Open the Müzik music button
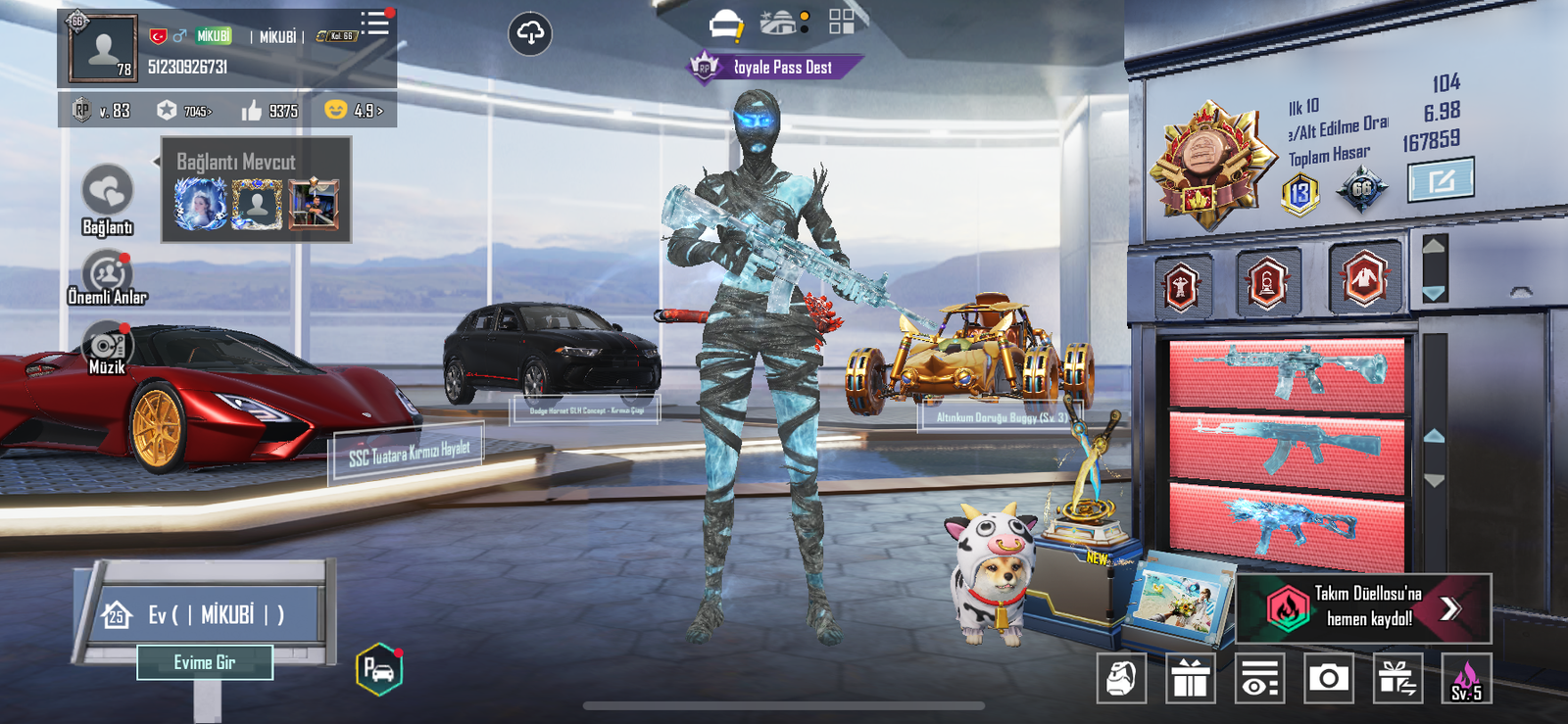The image size is (1568, 724). point(107,348)
